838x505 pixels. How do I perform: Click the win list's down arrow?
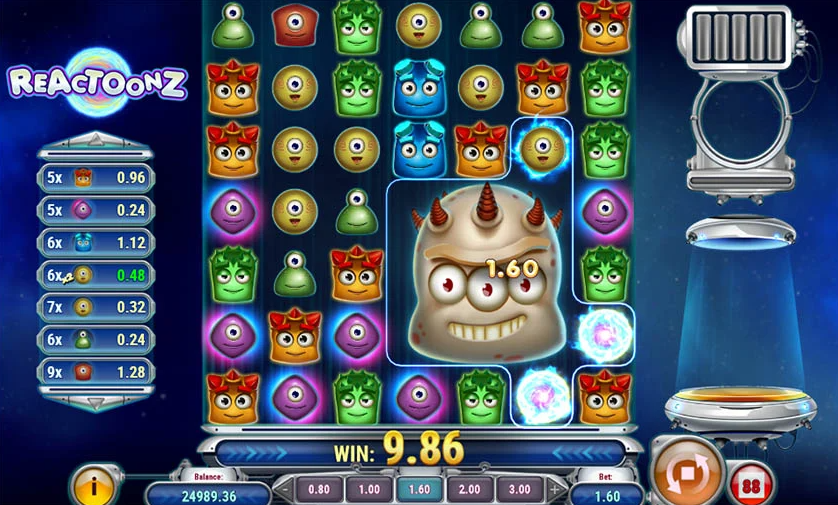pyautogui.click(x=96, y=402)
